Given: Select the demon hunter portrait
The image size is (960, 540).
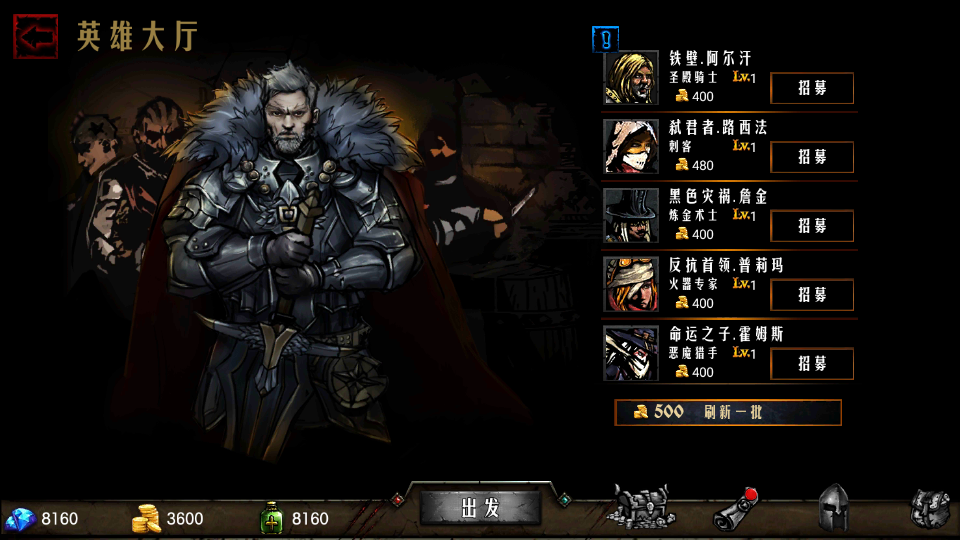Looking at the screenshot, I should [x=631, y=354].
